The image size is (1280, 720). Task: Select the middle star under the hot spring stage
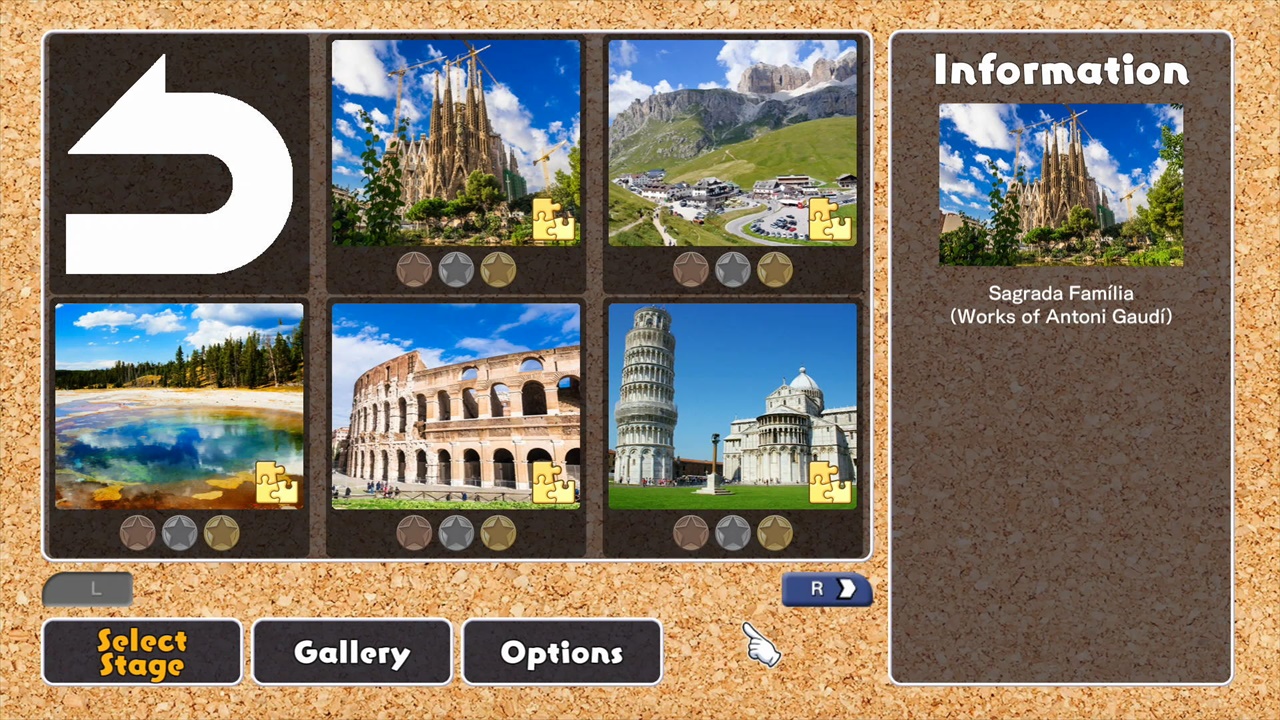pyautogui.click(x=178, y=533)
